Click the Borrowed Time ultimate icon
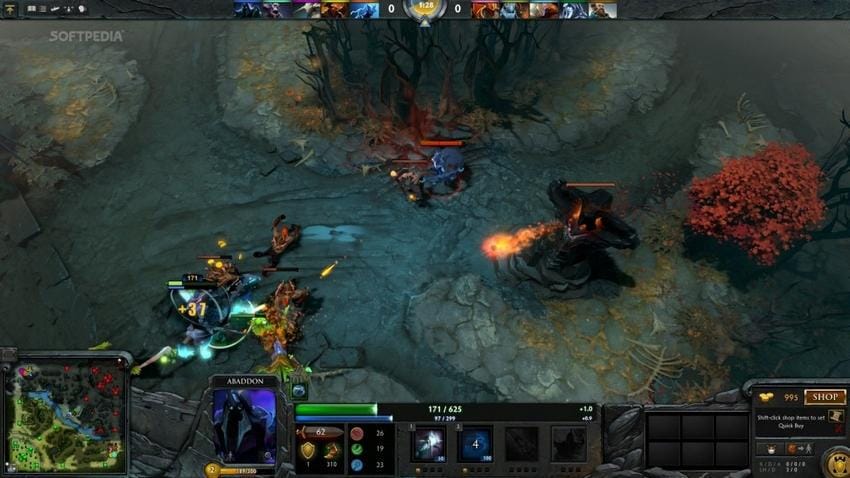This screenshot has width=850, height=478. click(568, 442)
